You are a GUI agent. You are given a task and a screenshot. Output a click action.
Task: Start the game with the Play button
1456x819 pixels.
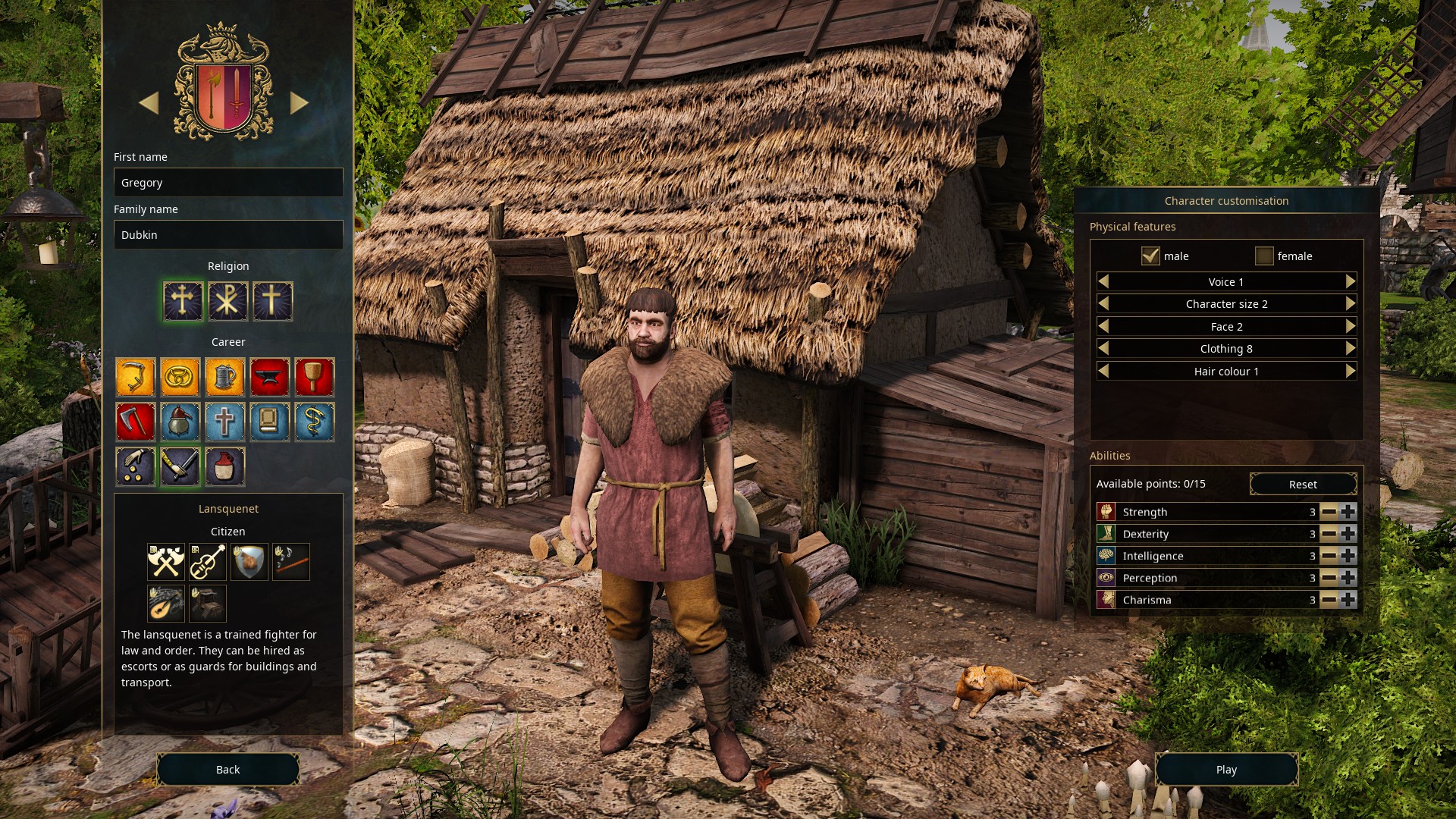click(x=1226, y=769)
